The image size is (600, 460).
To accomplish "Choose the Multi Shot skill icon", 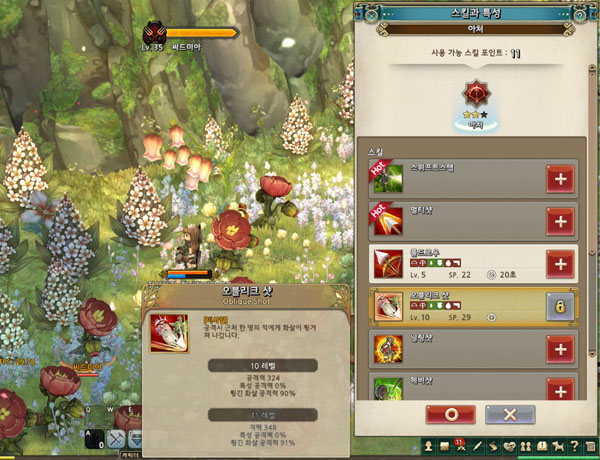I will coord(386,221).
